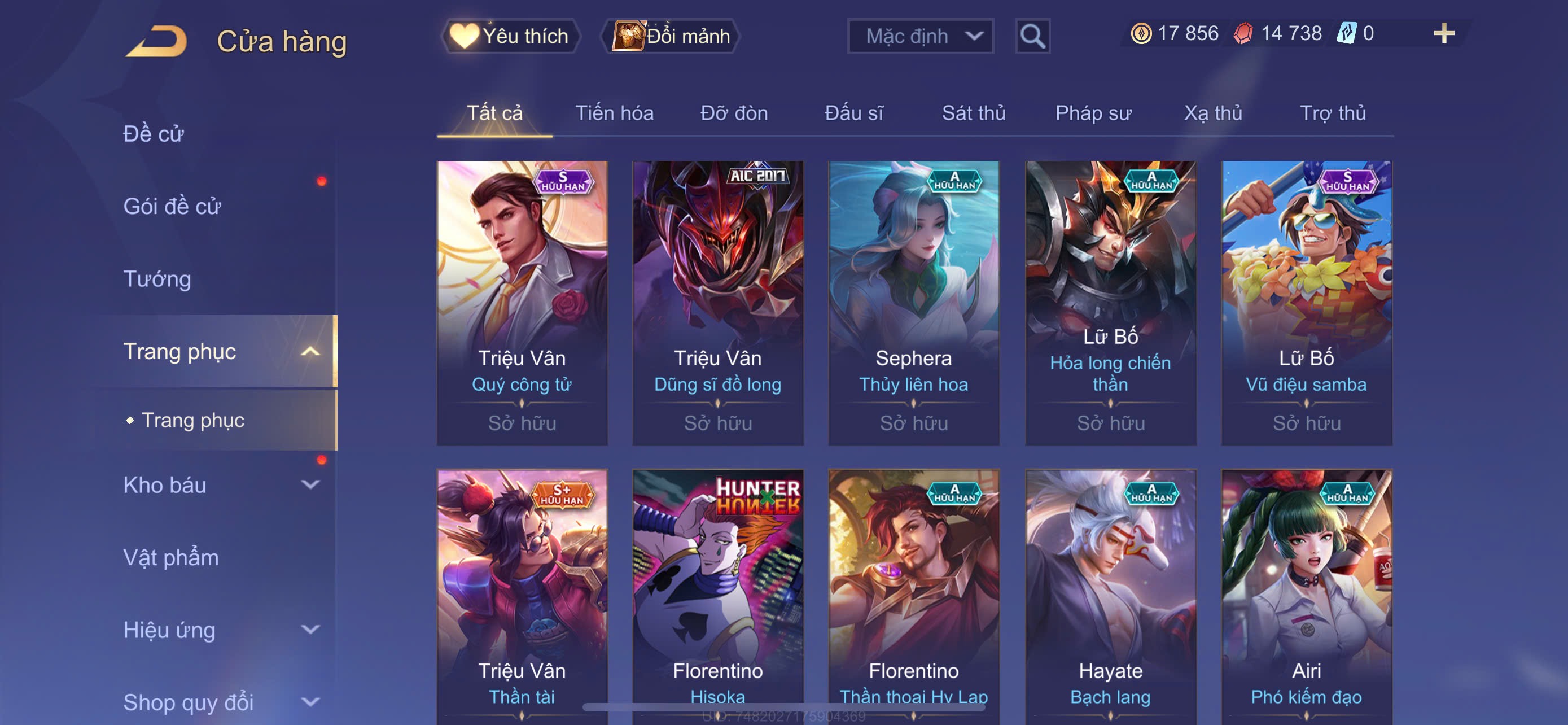Click the magnifying glass search button
The image size is (1568, 725).
coord(1032,36)
